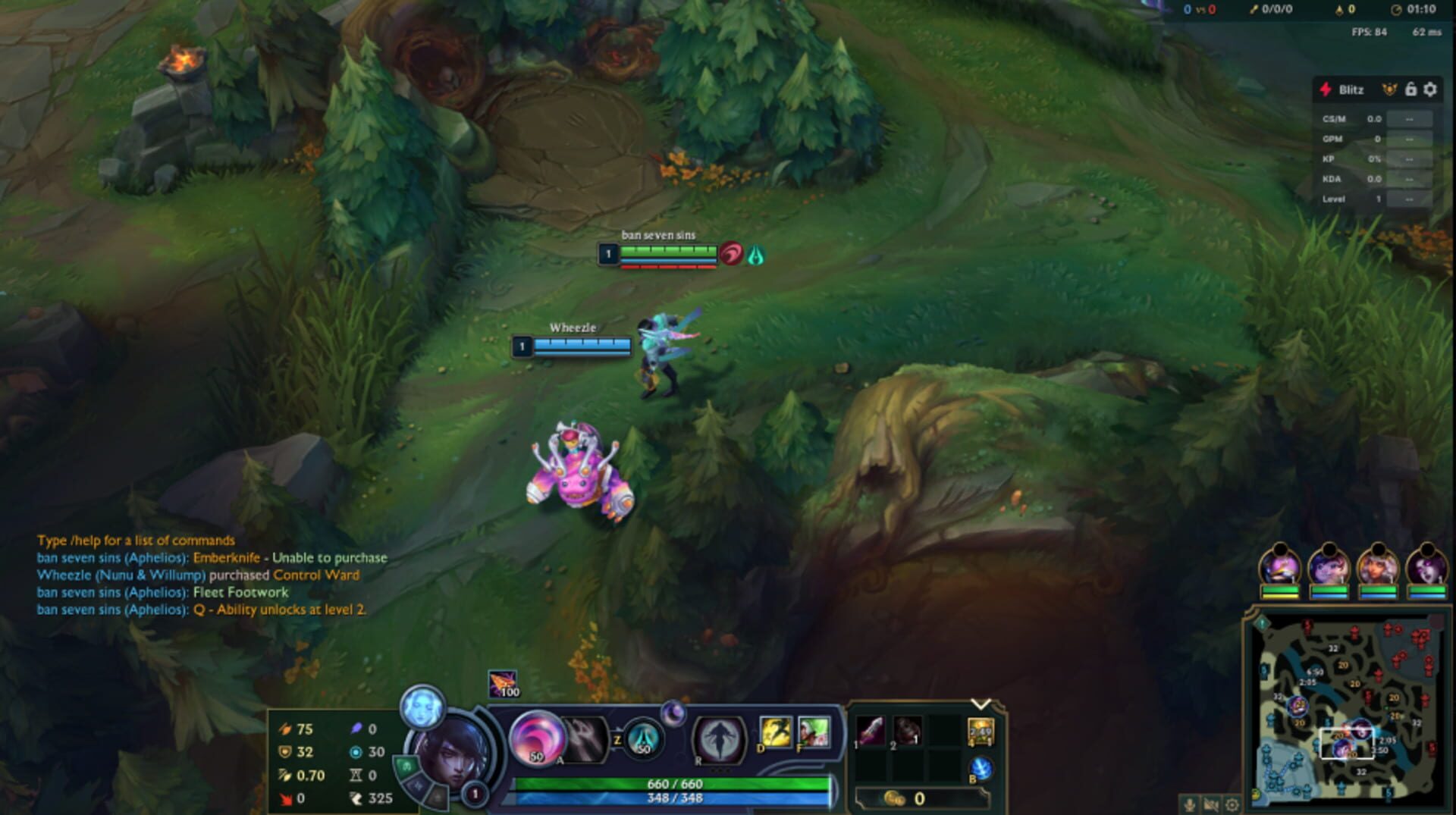The height and width of the screenshot is (815, 1456).
Task: Activate the Warding Totem trinket slot
Action: pos(980,731)
